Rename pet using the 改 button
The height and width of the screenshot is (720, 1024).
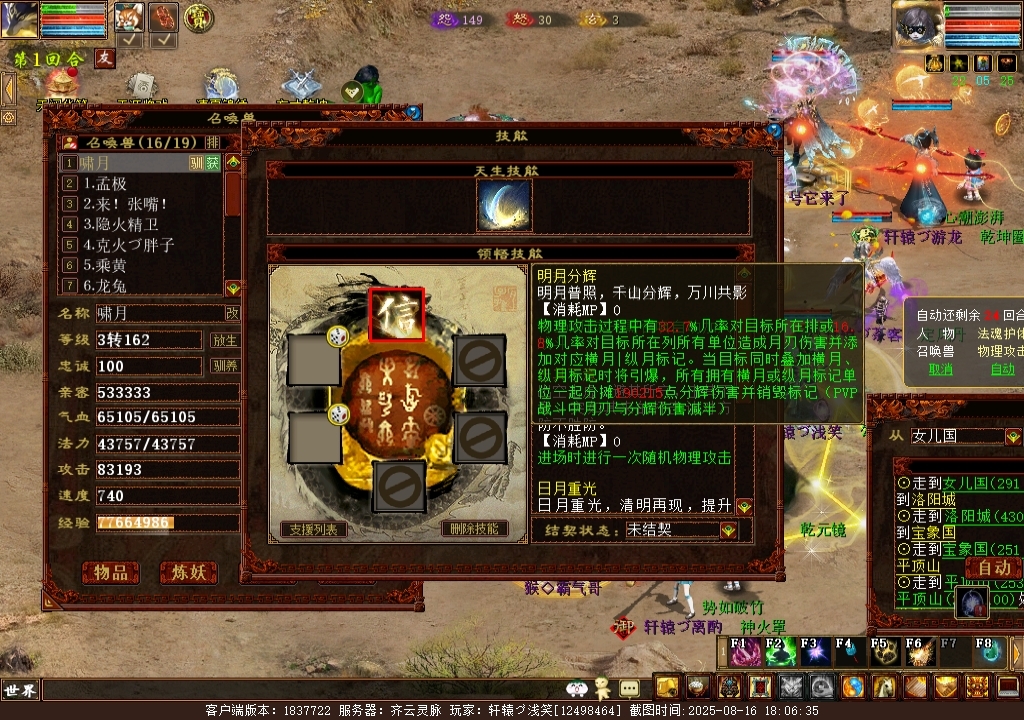point(232,313)
